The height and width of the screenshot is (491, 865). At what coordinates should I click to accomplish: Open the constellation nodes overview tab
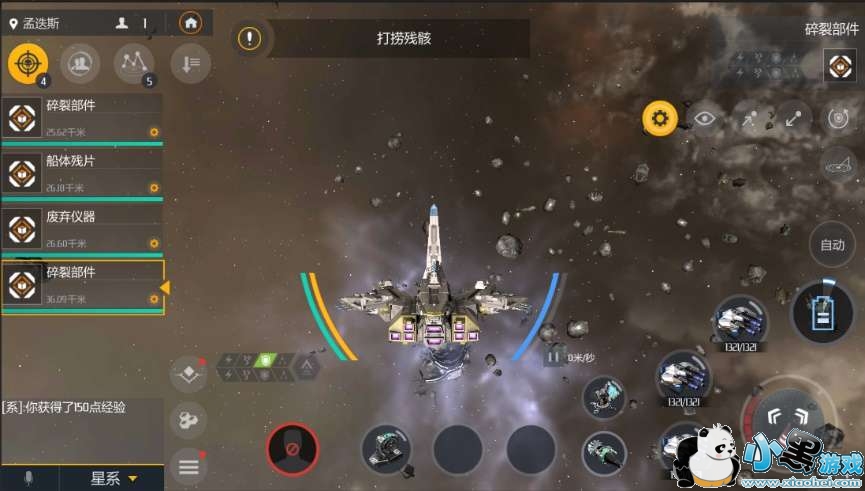[134, 64]
